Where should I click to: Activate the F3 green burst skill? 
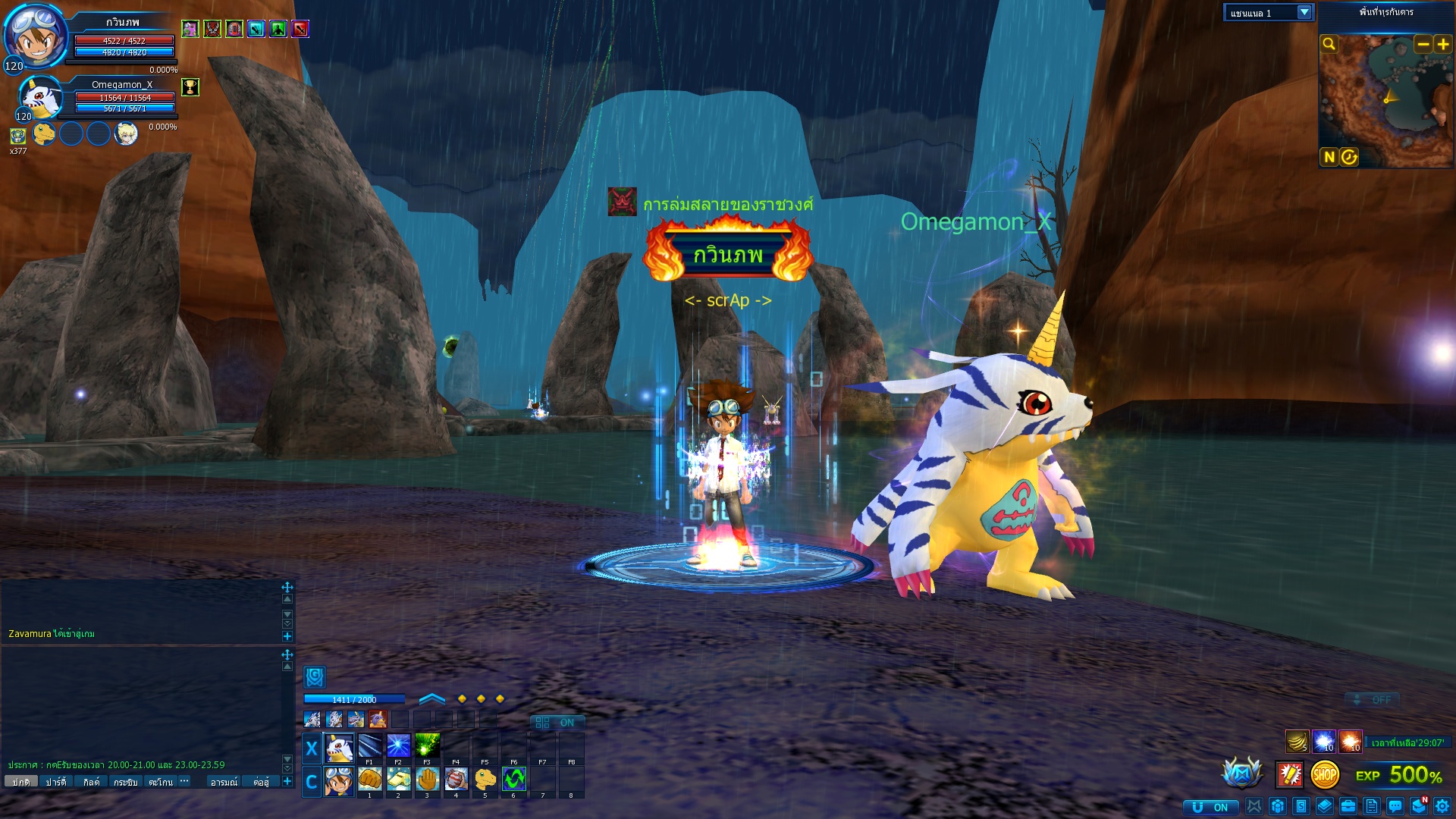pos(427,746)
